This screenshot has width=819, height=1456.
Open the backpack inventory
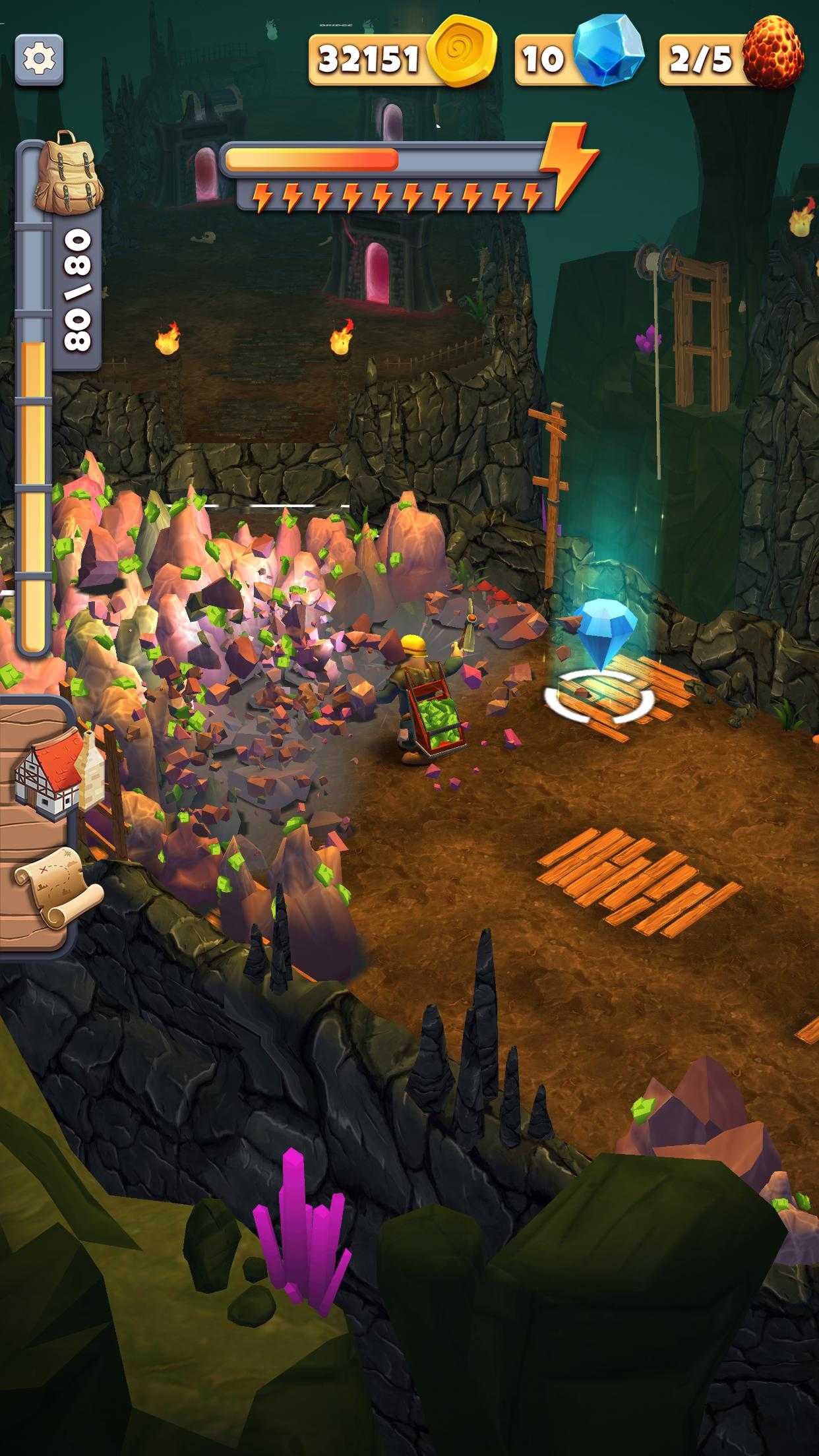coord(65,171)
